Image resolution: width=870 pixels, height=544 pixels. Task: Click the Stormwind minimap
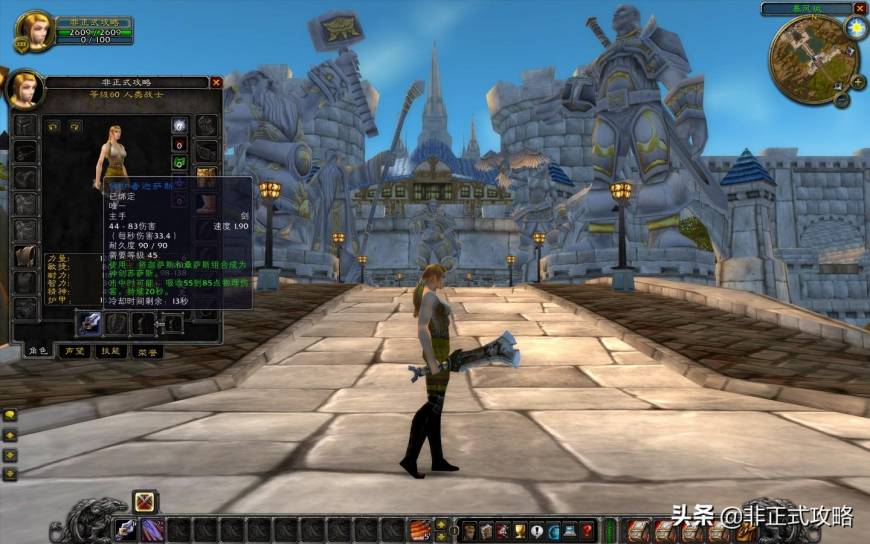point(812,58)
